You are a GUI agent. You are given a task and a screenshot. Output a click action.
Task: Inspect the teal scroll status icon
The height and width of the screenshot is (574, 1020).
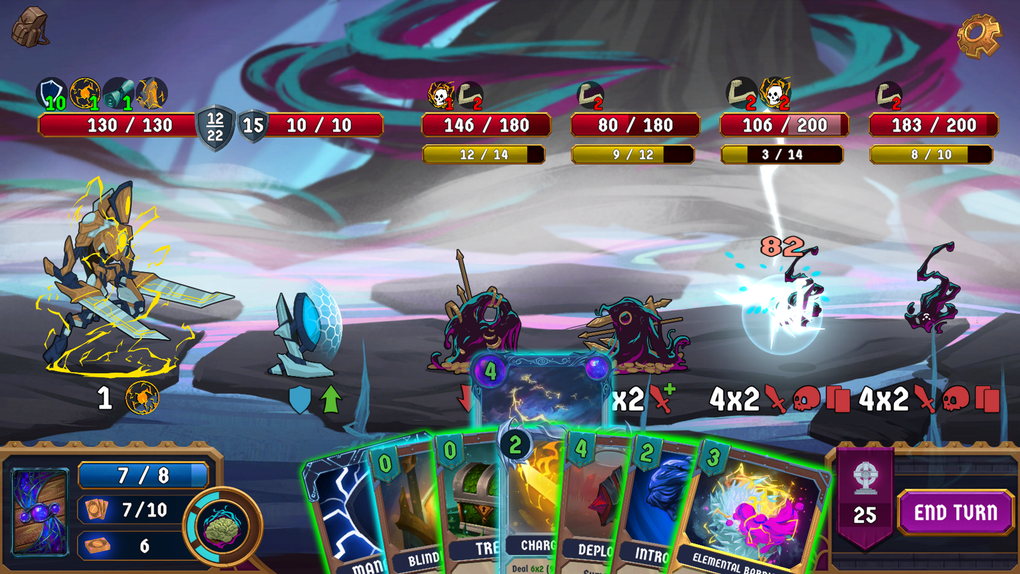(x=118, y=94)
